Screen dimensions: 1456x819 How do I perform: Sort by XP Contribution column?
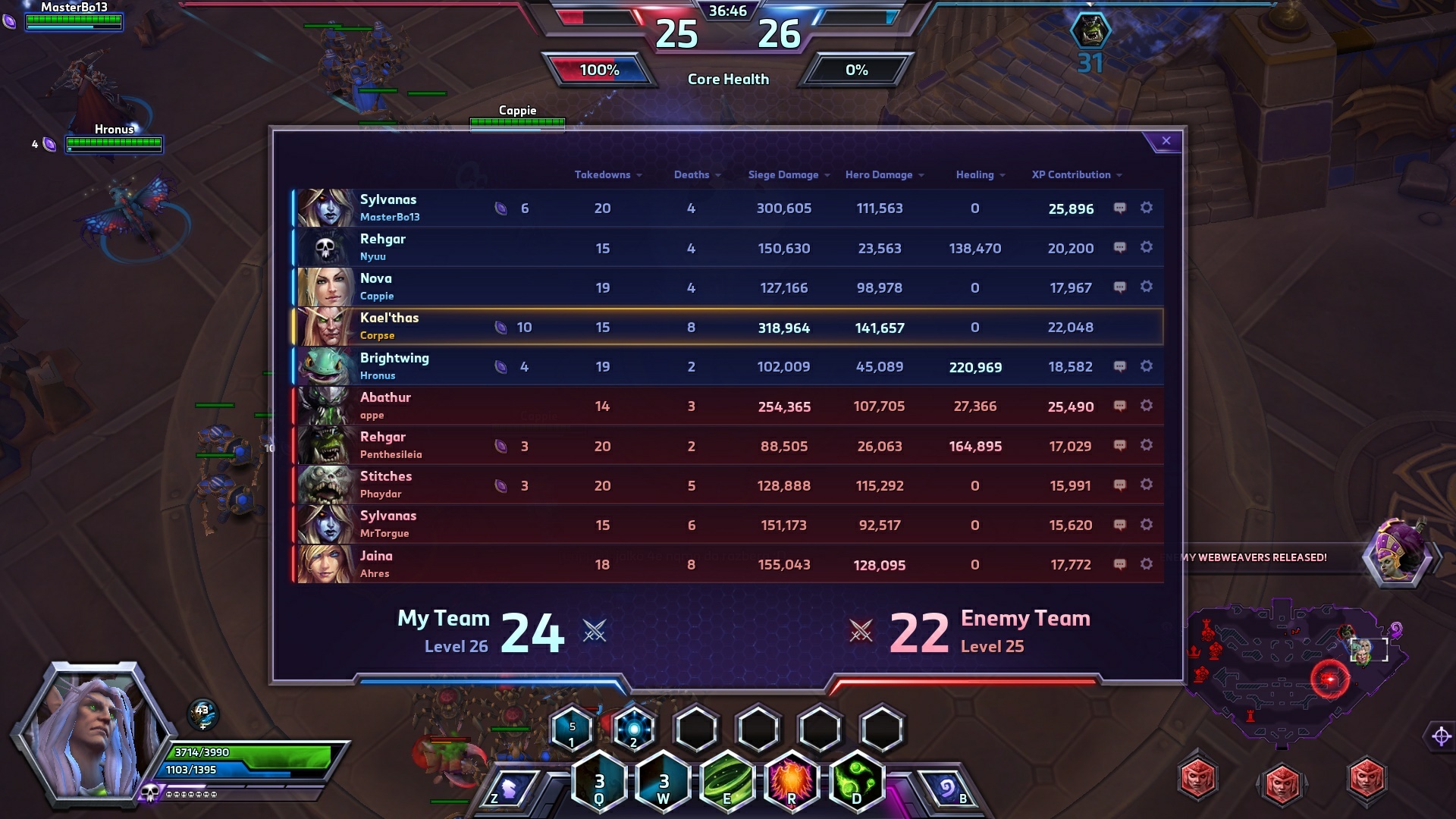1076,175
